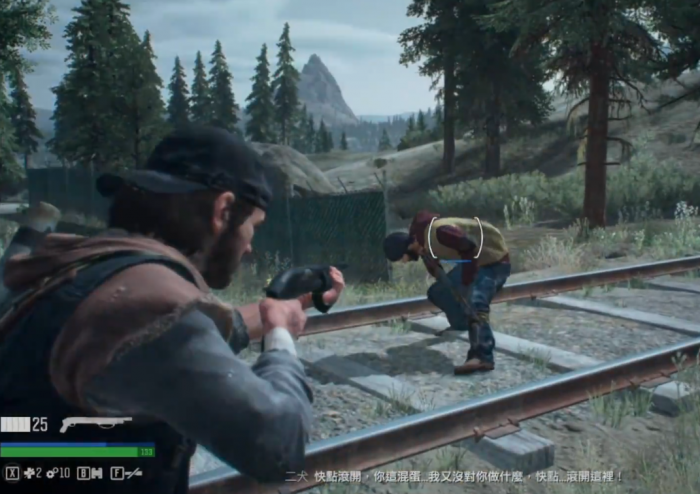Viewport: 700px width, 494px height.
Task: Select the shotgun weapon icon
Action: tap(95, 424)
